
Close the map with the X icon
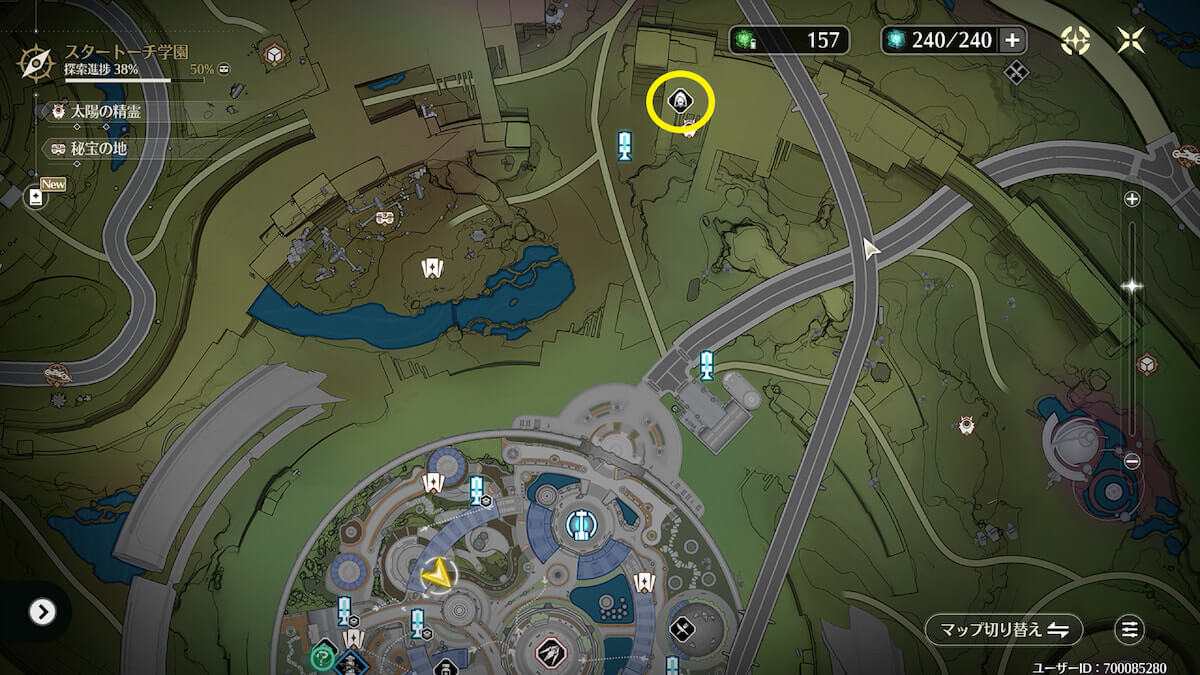point(1131,40)
